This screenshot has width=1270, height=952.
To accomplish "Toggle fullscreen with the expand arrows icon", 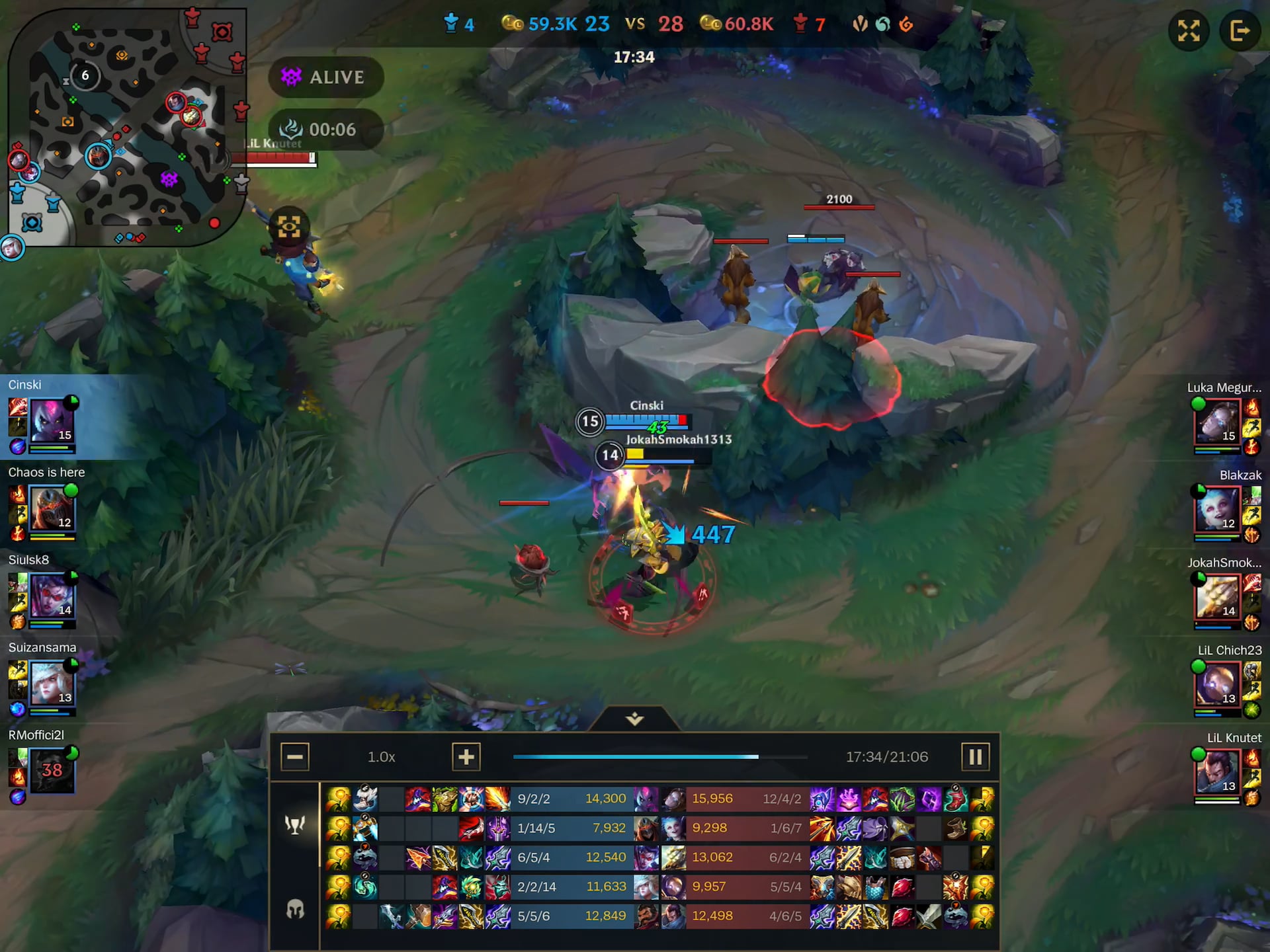I will pos(1189,30).
